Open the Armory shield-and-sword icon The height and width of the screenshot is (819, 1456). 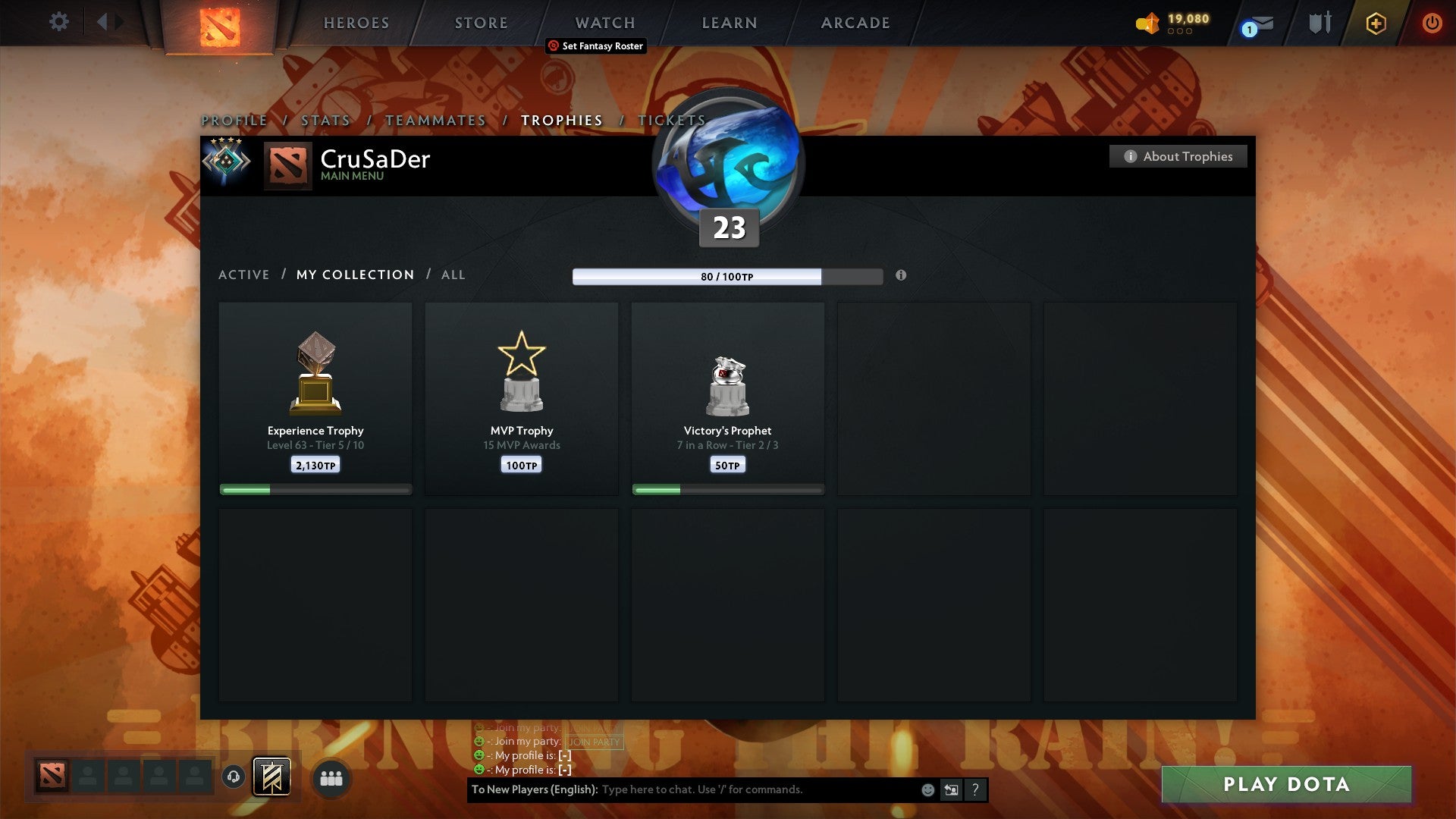[1319, 23]
